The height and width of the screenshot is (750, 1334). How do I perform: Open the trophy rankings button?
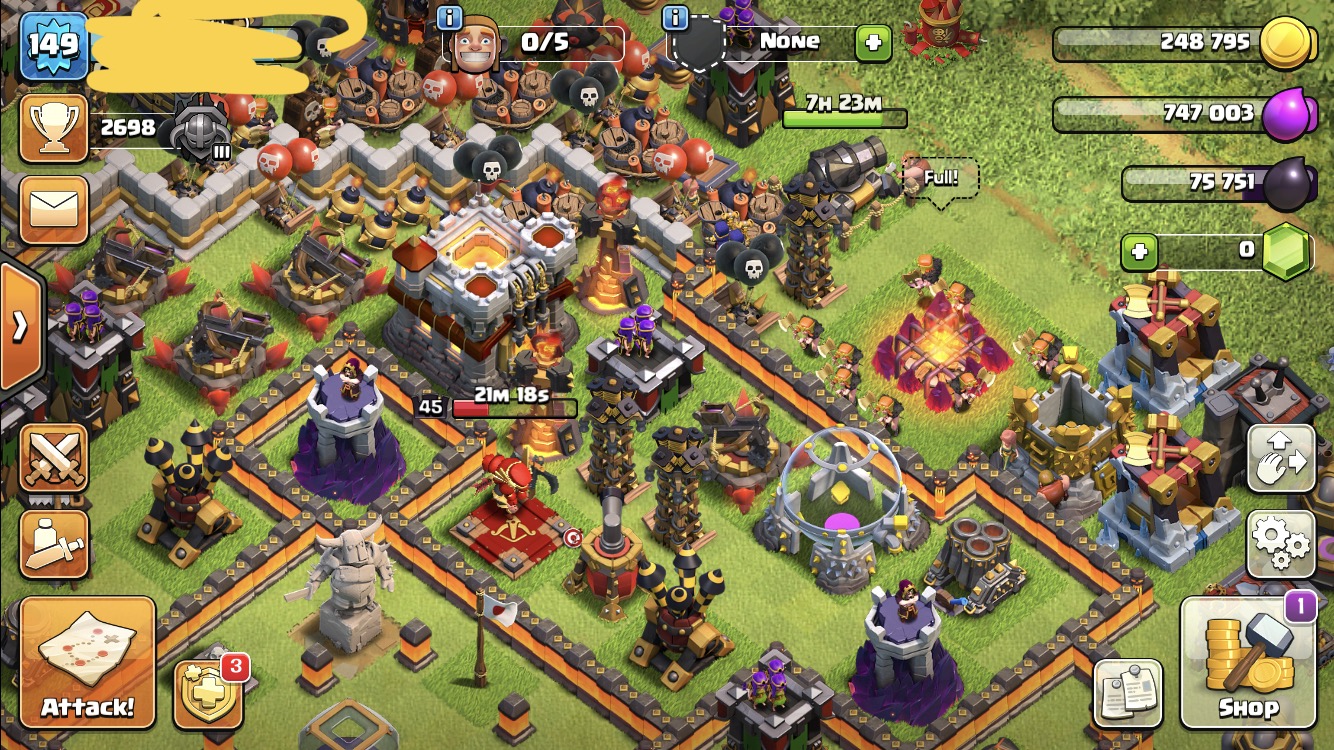(x=54, y=128)
